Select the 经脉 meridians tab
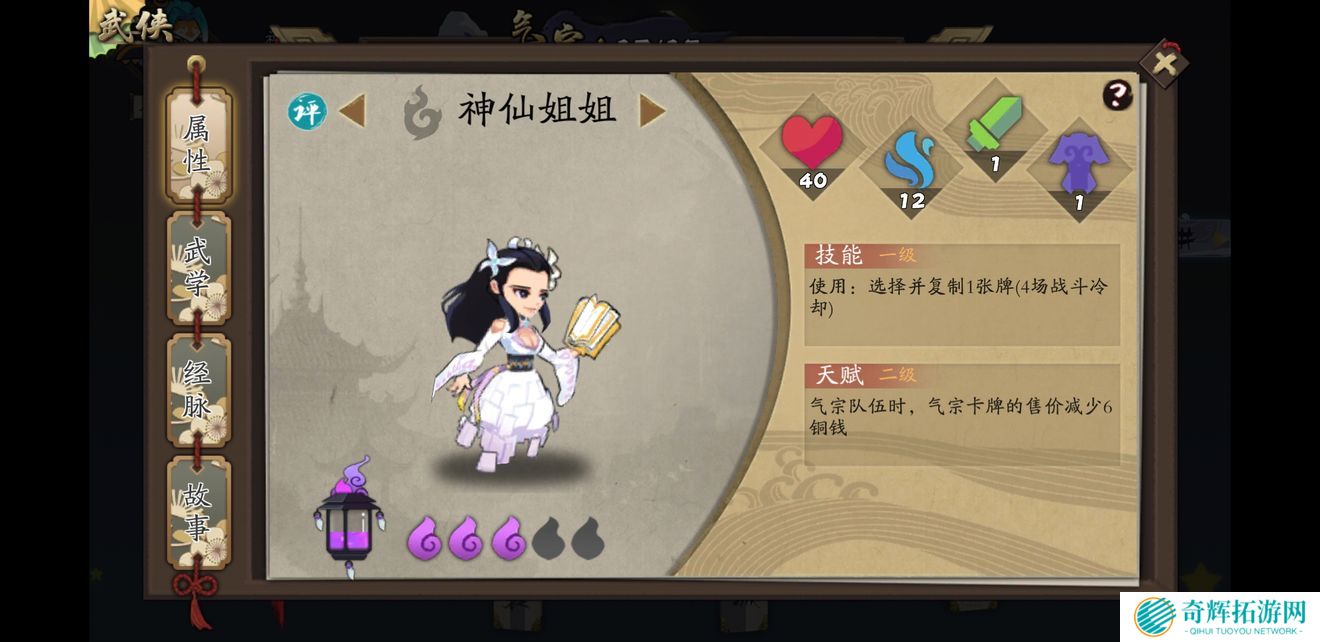1320x642 pixels. (x=197, y=391)
